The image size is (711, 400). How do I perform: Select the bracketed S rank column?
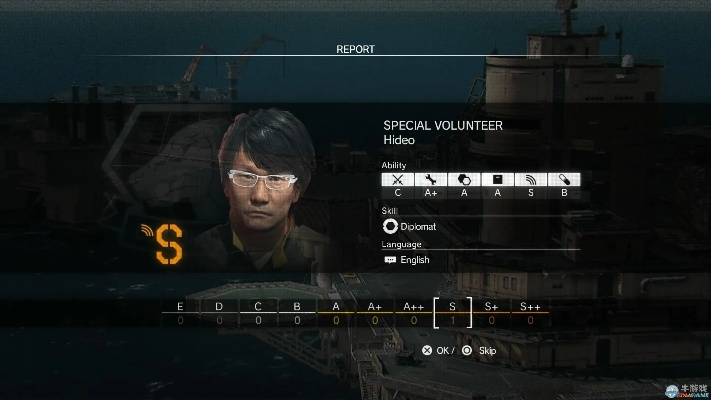[x=453, y=313]
